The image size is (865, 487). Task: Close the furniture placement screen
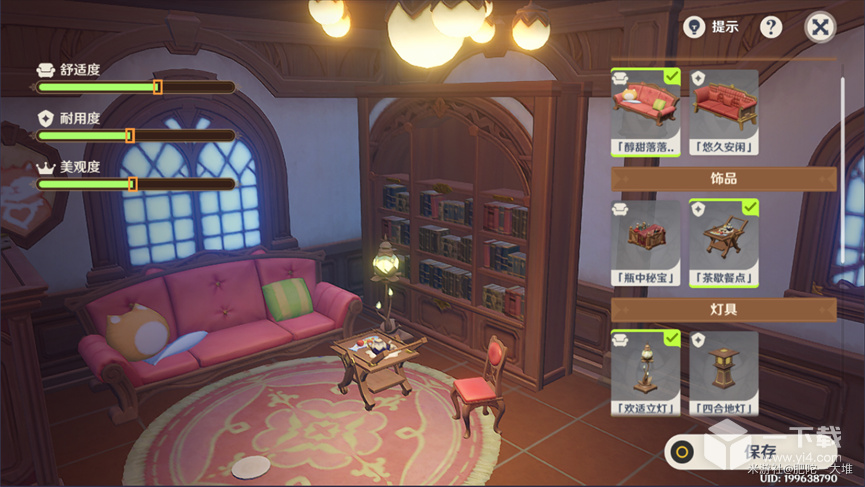tap(820, 27)
